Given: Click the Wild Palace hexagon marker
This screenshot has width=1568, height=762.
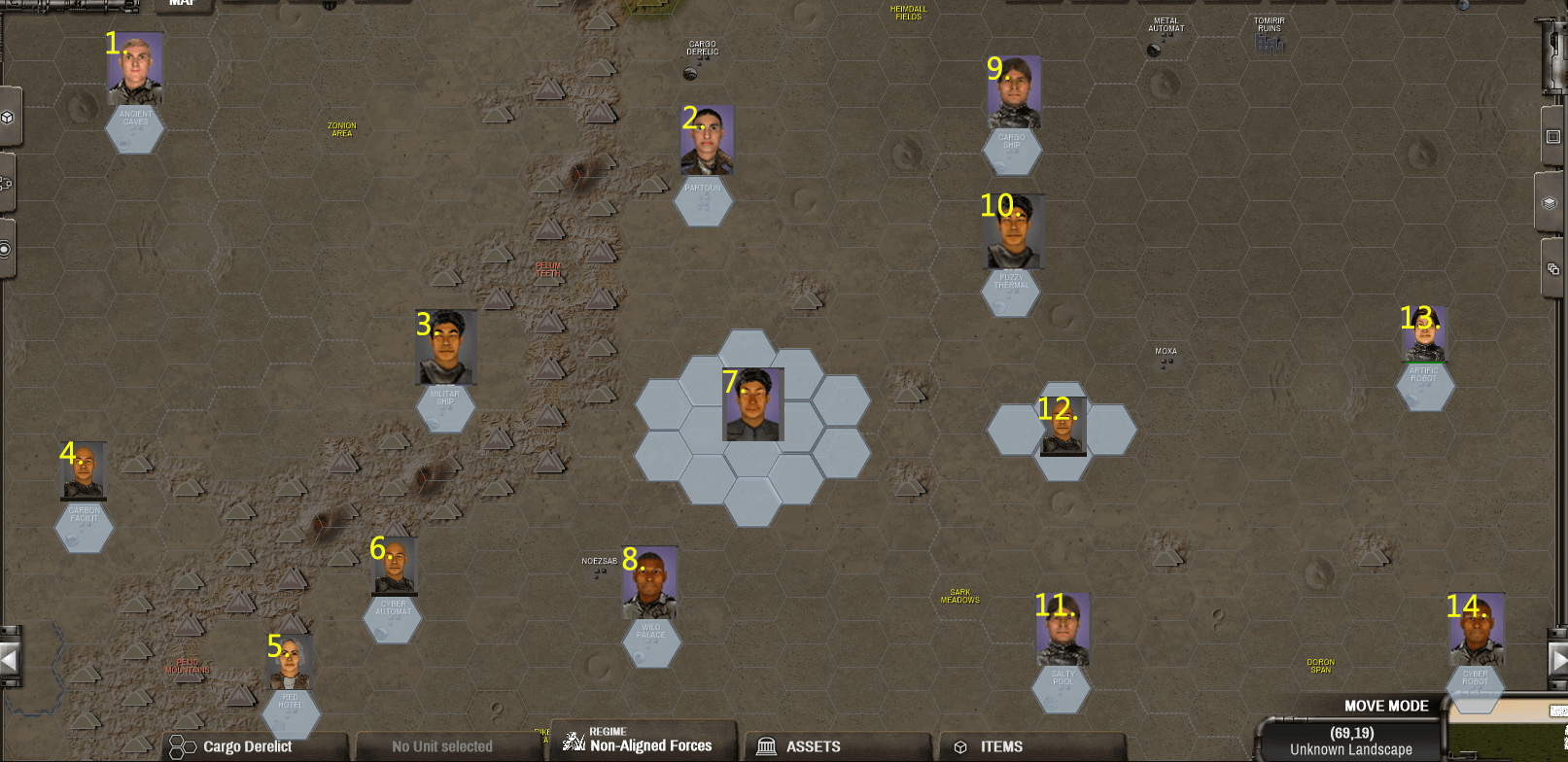Looking at the screenshot, I should tap(652, 641).
